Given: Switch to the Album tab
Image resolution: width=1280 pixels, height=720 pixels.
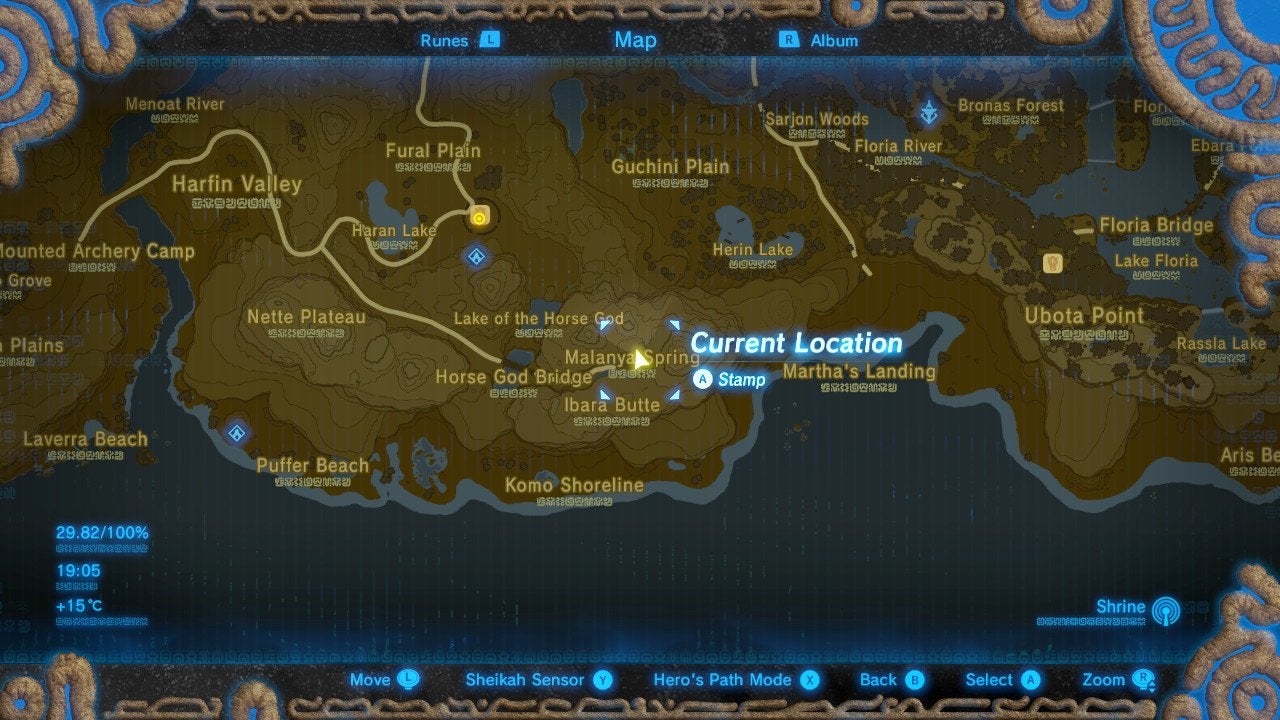Looking at the screenshot, I should pos(836,40).
